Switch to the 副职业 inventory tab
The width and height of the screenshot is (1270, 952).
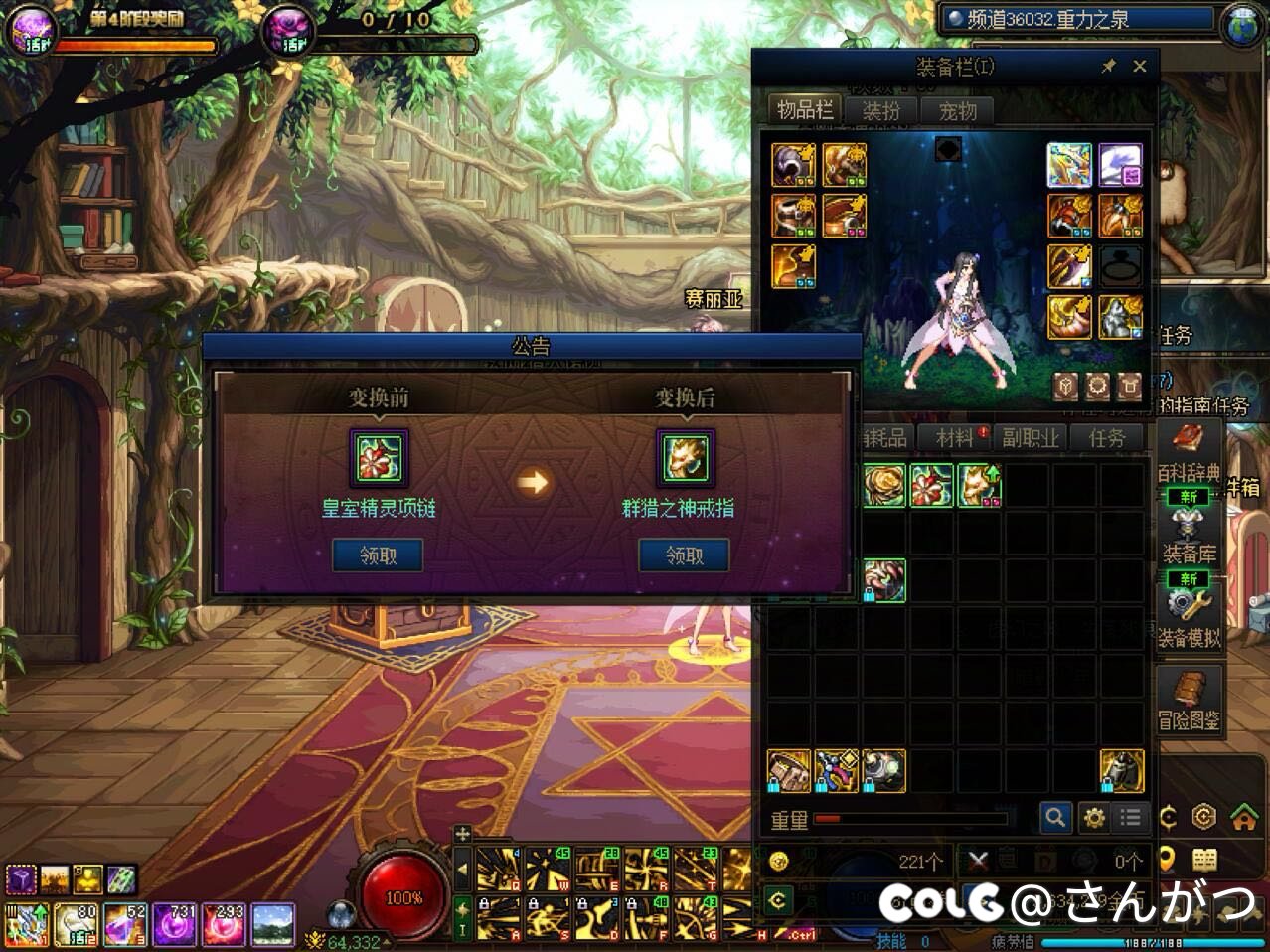1030,438
